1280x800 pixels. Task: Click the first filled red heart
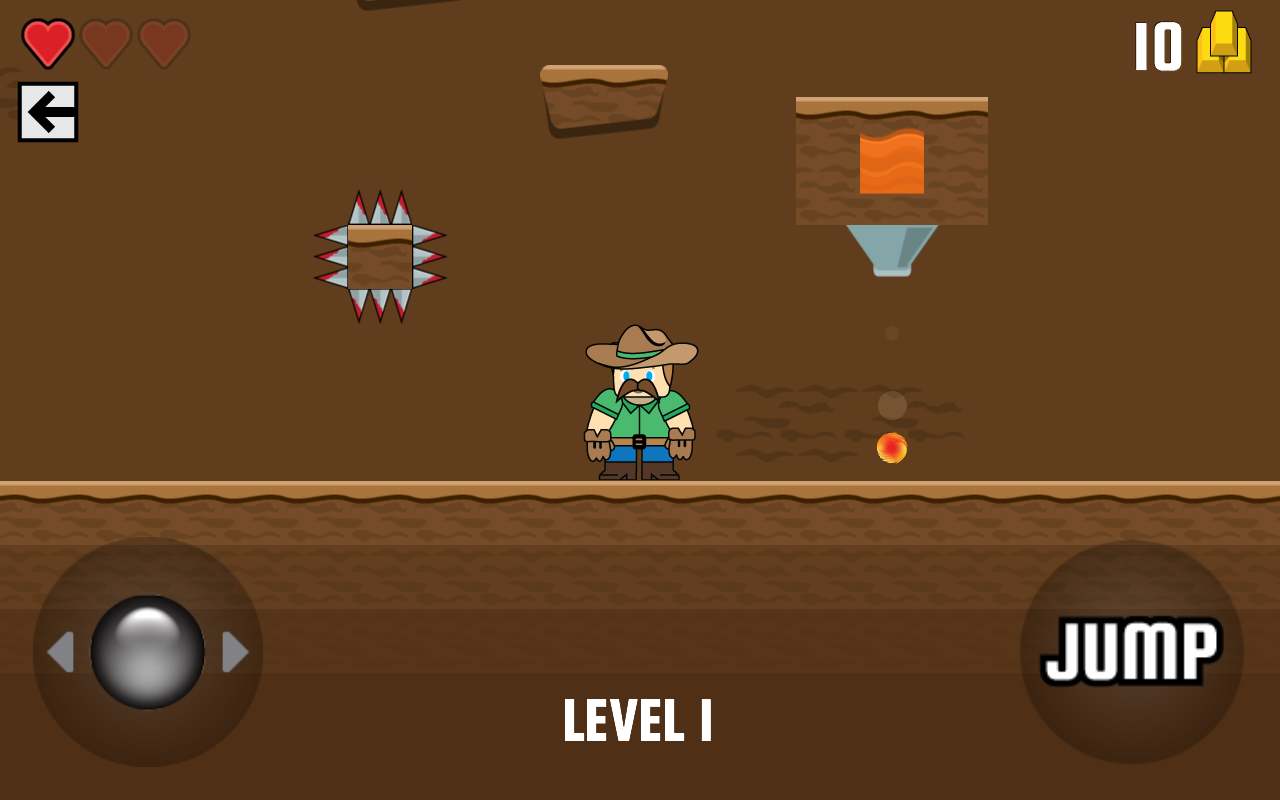click(x=47, y=43)
